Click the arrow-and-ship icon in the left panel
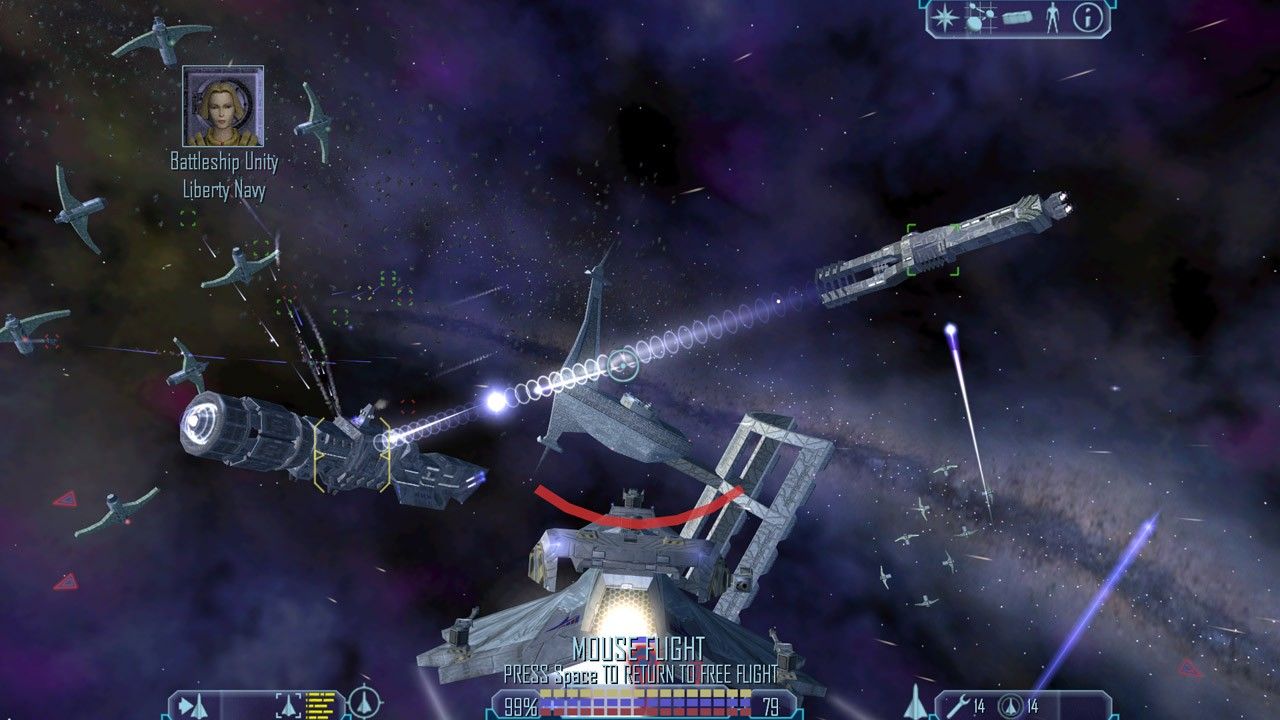Viewport: 1280px width, 720px height. (194, 706)
